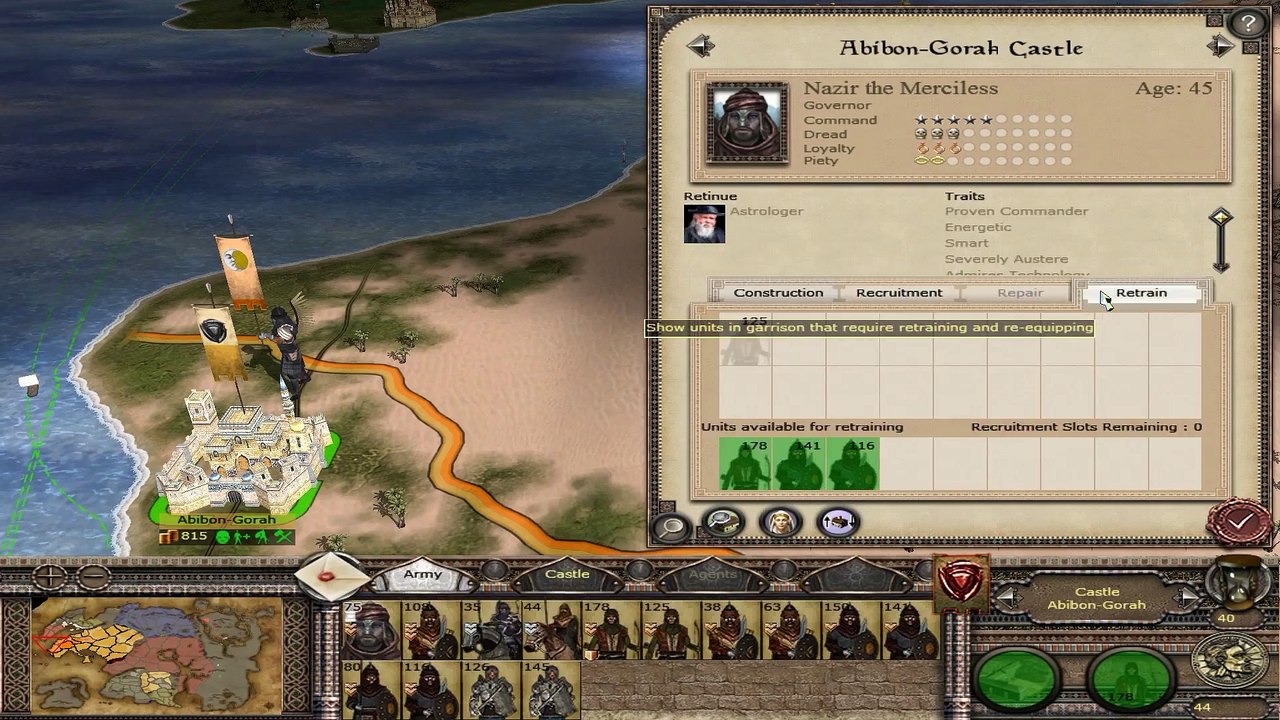
Task: Choose the 141-strength unit for retraining
Action: tap(799, 464)
